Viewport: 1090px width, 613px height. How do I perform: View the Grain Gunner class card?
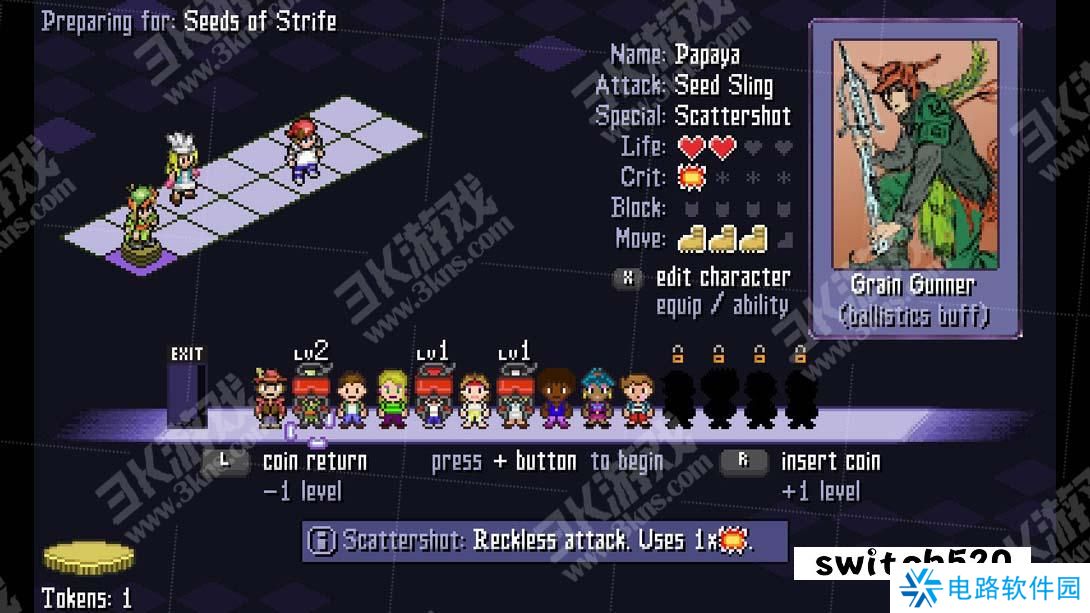point(914,178)
